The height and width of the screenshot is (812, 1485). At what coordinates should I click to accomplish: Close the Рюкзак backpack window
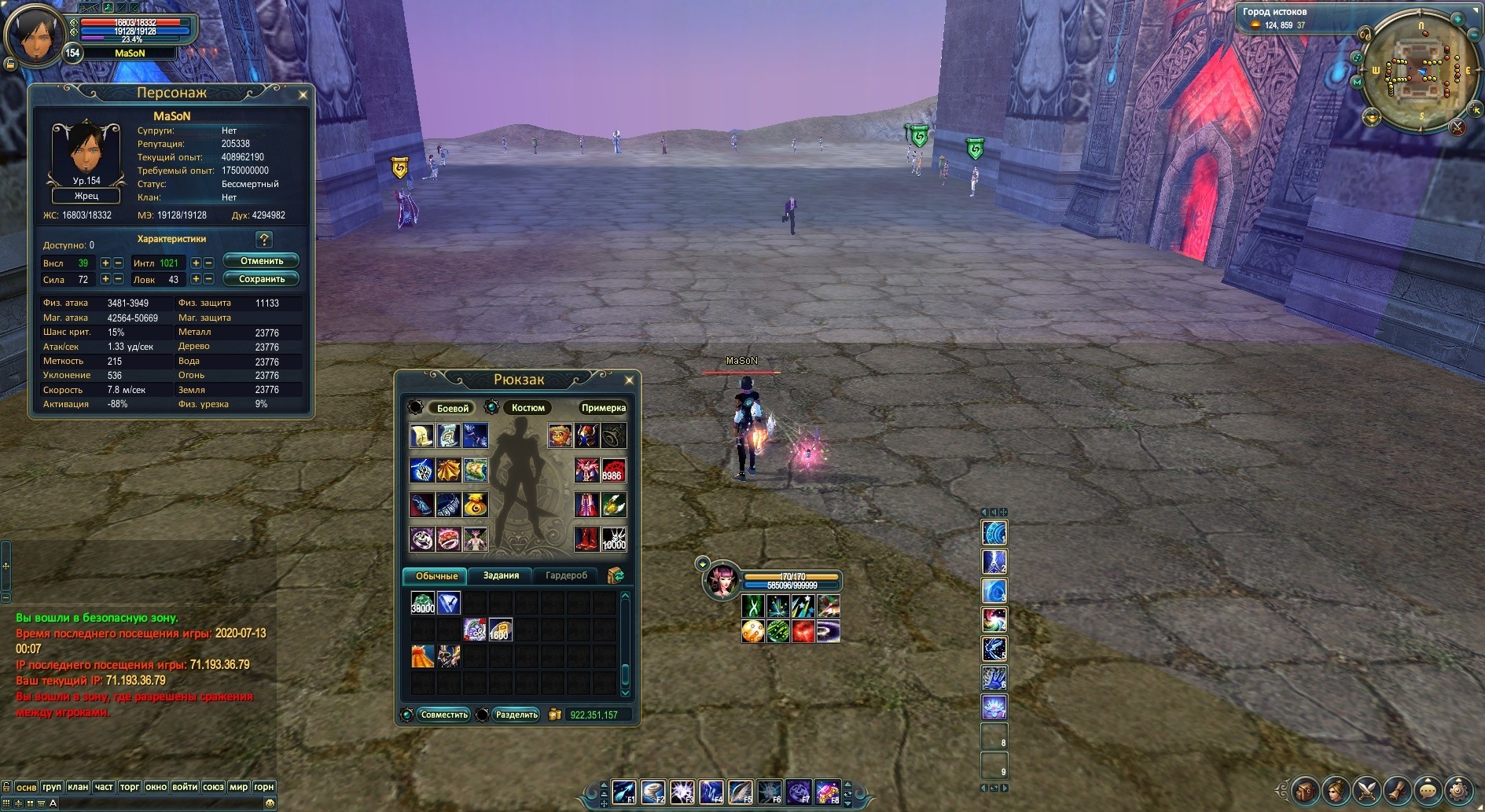[x=629, y=380]
